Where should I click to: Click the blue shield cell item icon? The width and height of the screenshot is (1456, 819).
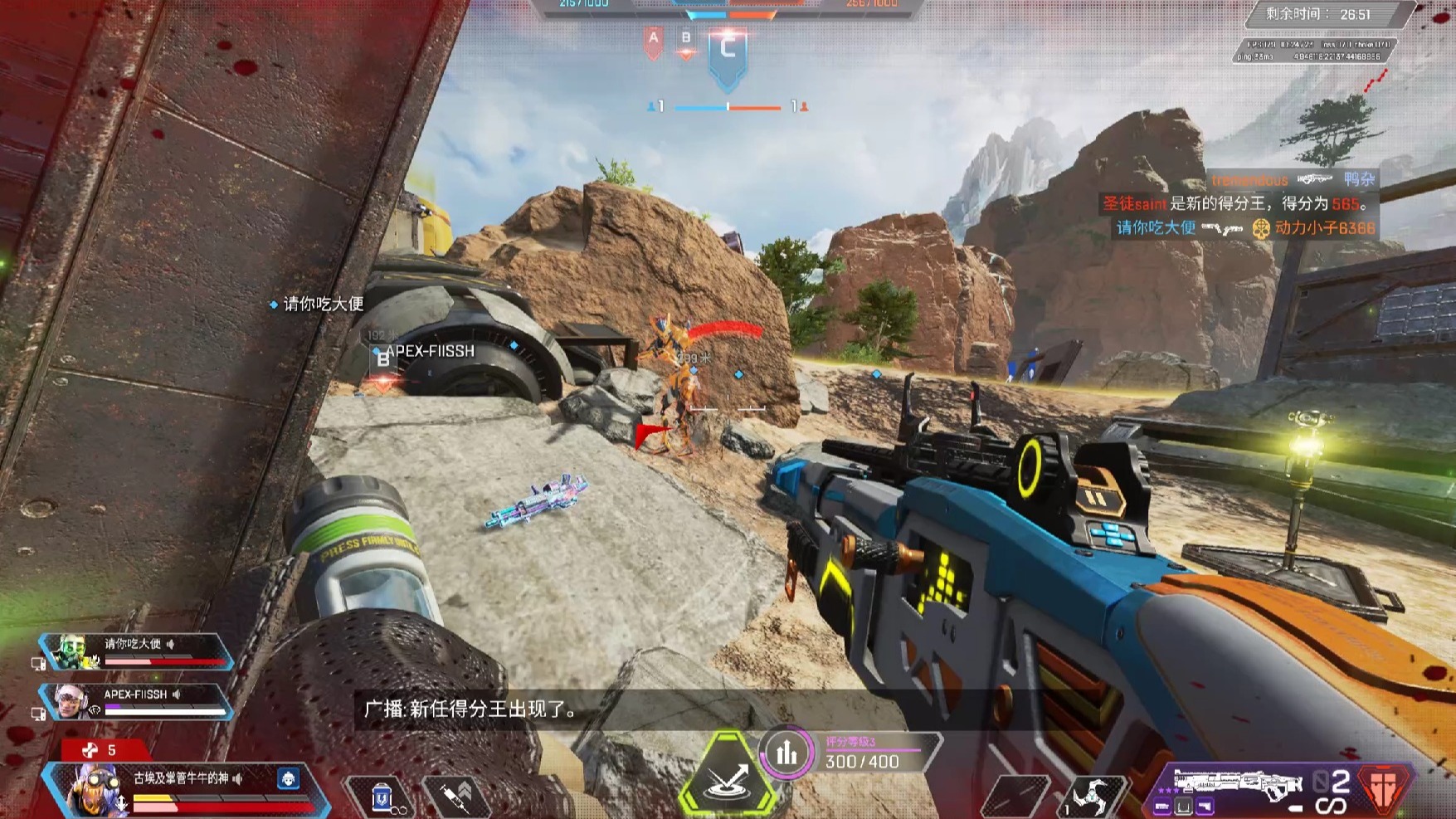click(x=381, y=797)
